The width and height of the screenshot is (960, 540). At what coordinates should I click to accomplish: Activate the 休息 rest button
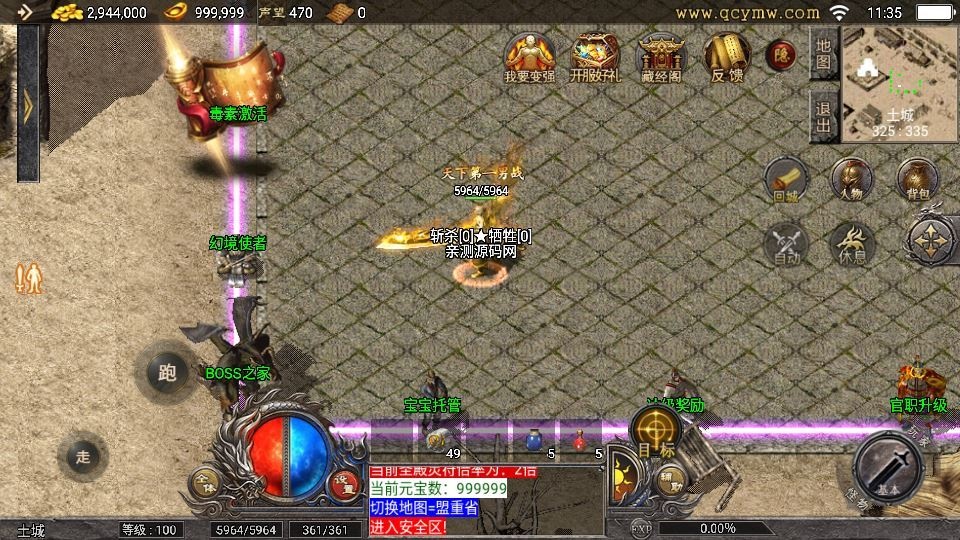click(x=852, y=245)
